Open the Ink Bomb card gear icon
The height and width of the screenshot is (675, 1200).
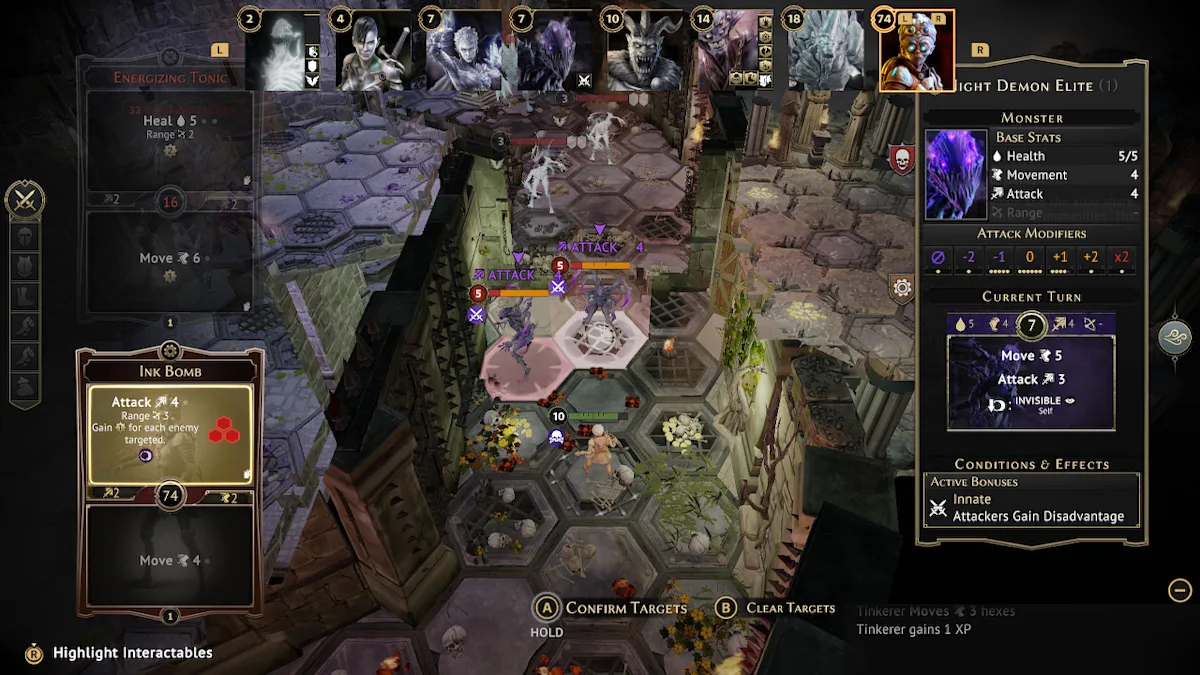pyautogui.click(x=170, y=351)
